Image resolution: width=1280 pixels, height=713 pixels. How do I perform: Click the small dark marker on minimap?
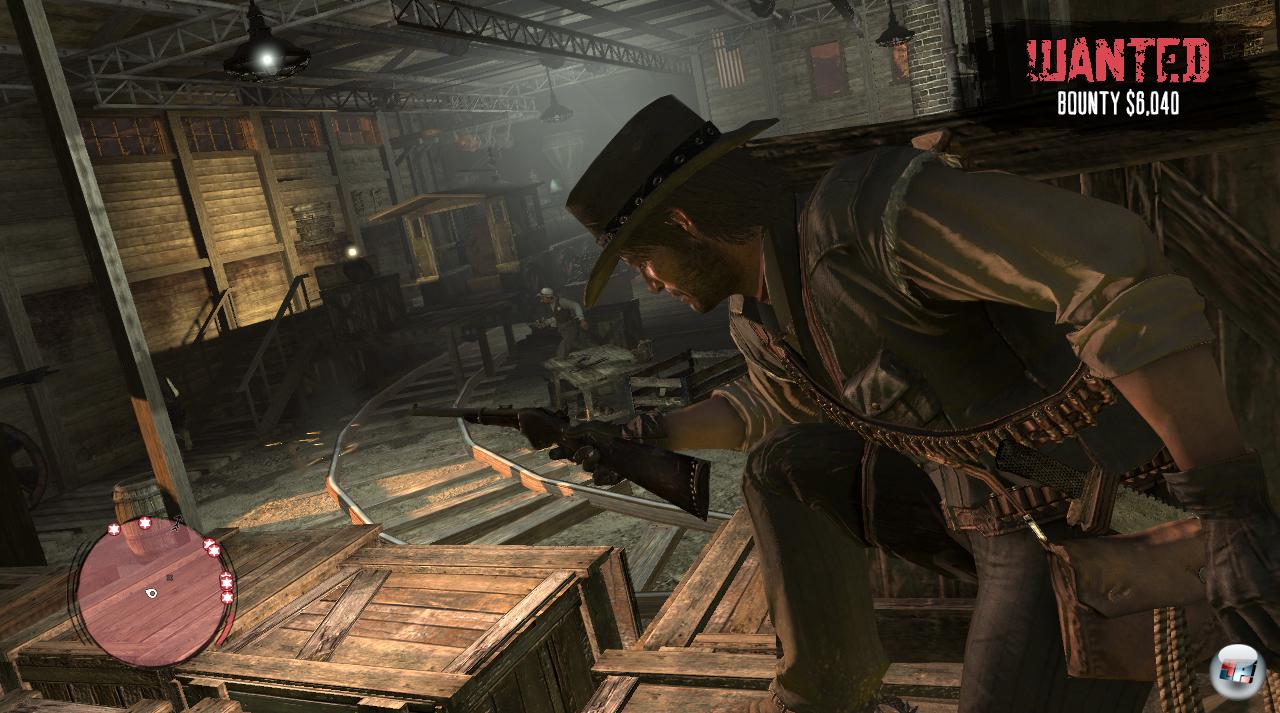[x=169, y=577]
